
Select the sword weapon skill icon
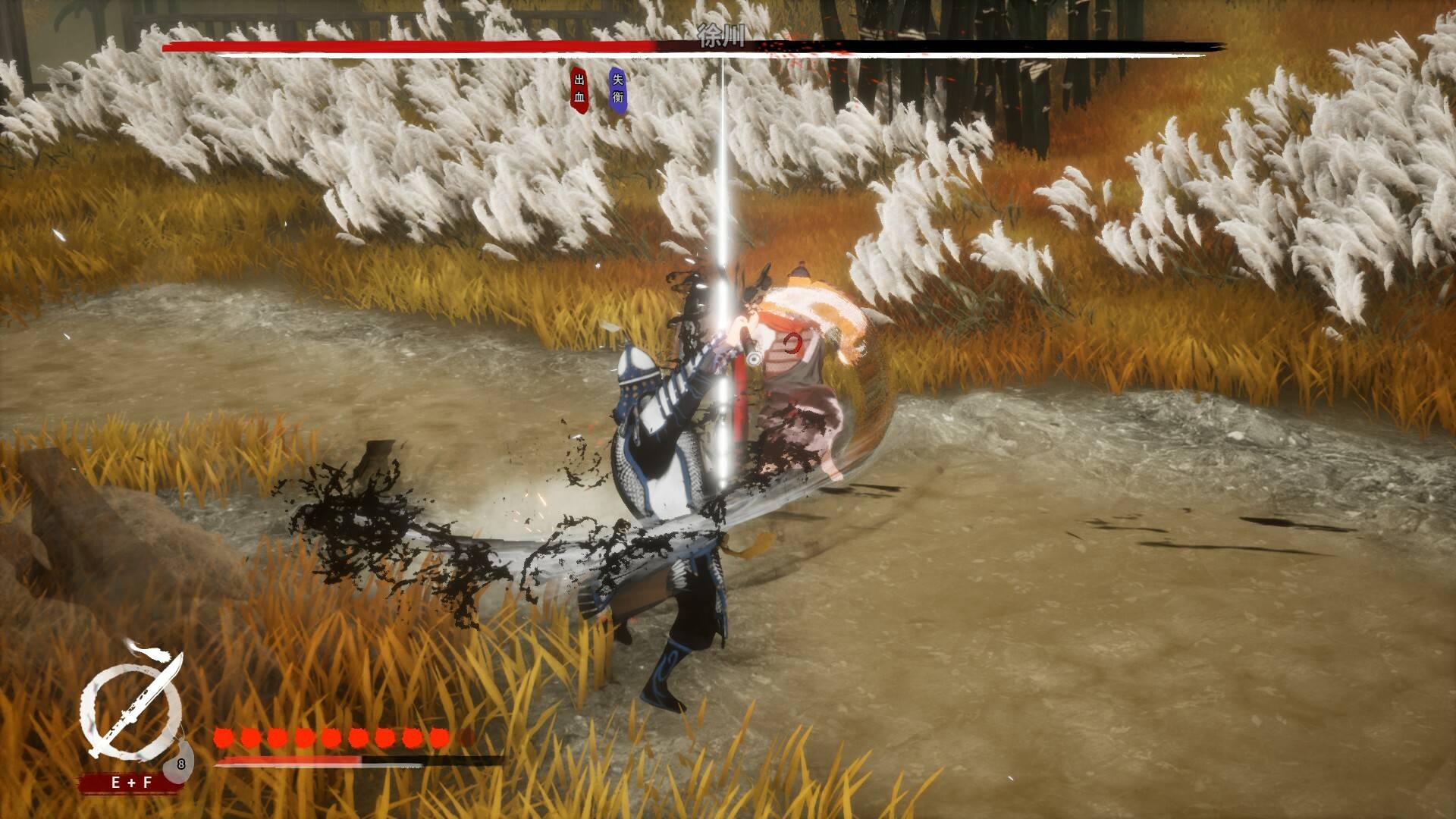131,705
